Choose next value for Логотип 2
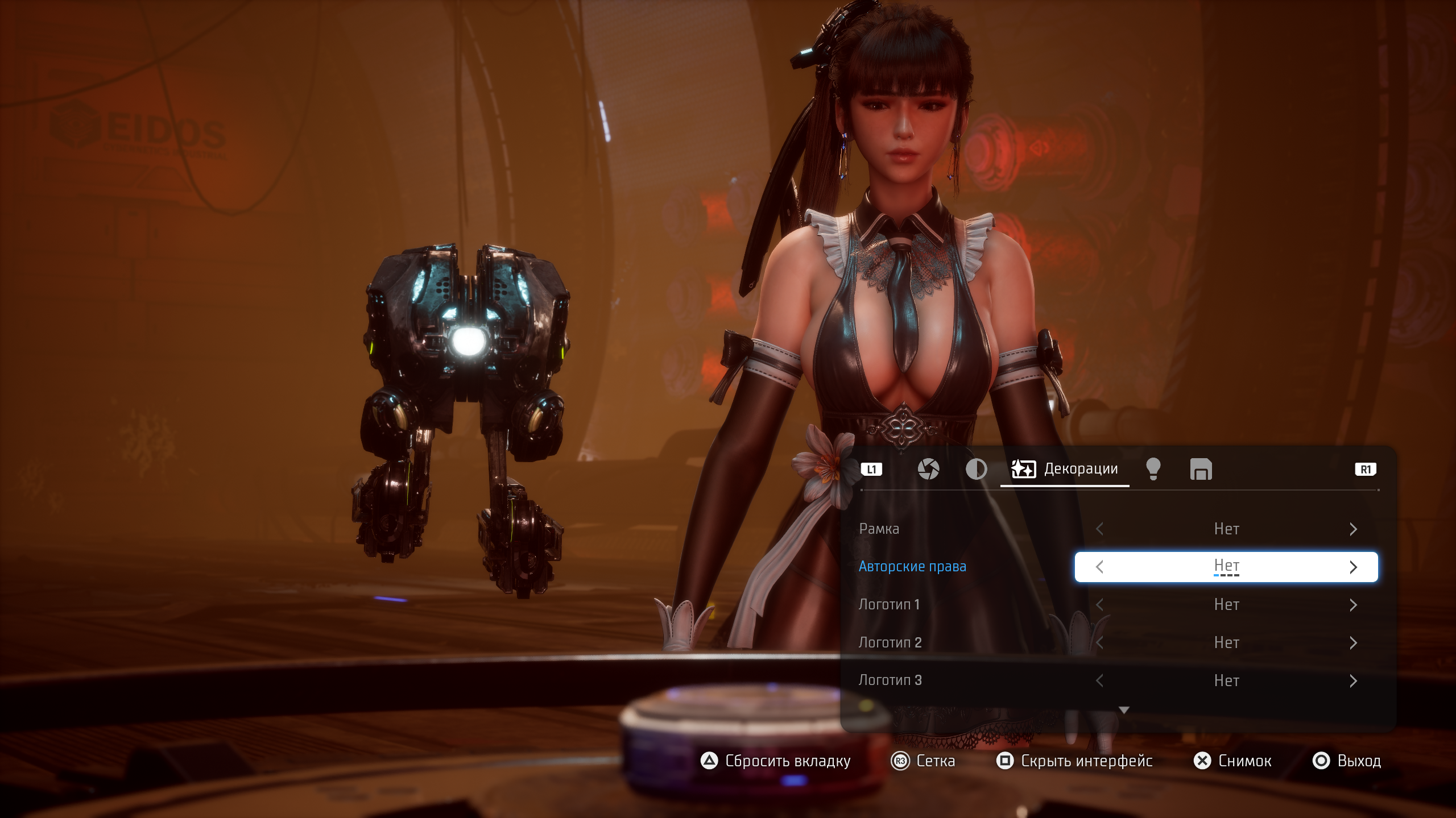The width and height of the screenshot is (1456, 818). 1353,643
